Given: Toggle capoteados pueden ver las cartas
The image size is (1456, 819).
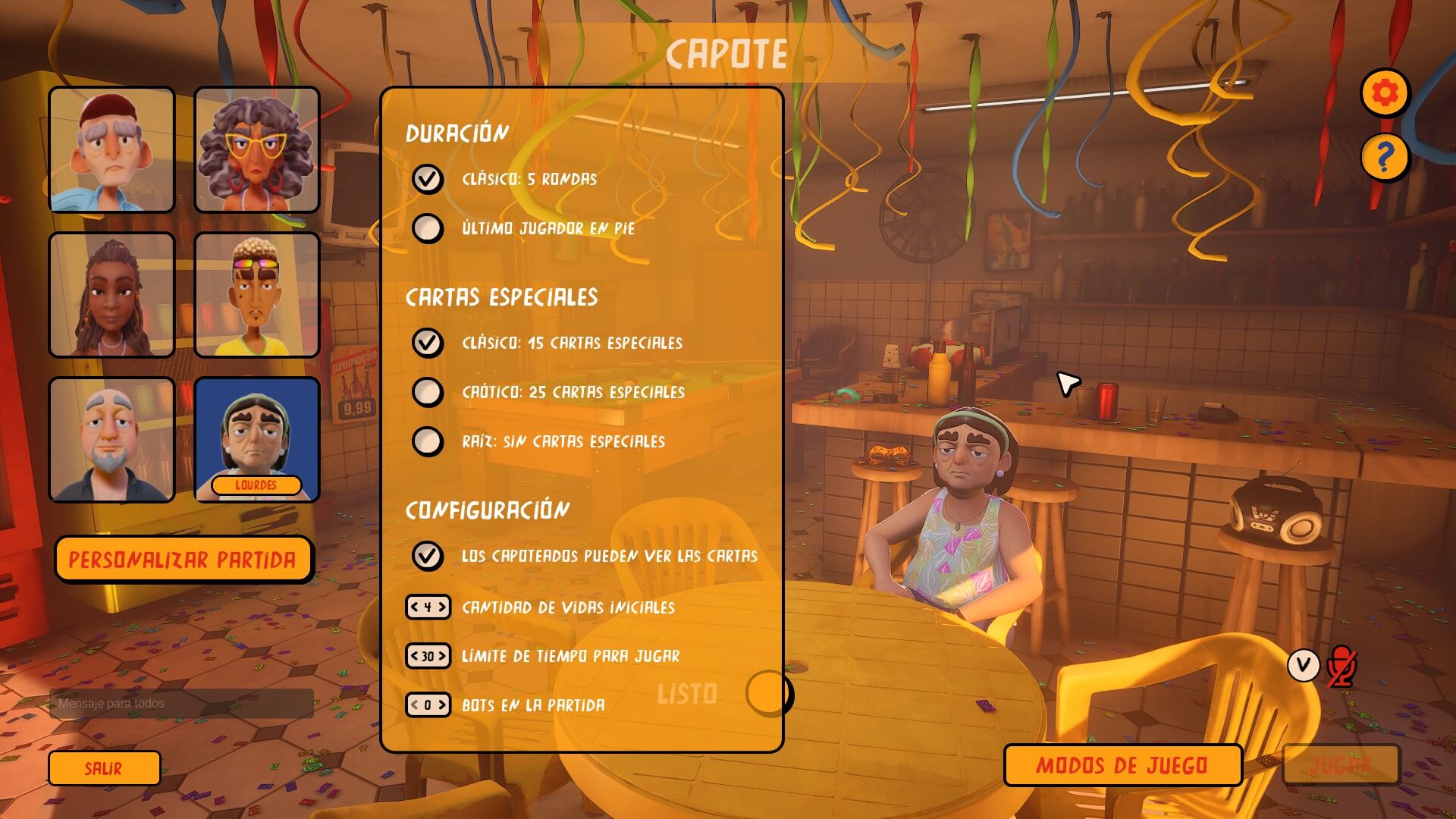Looking at the screenshot, I should coord(428,555).
